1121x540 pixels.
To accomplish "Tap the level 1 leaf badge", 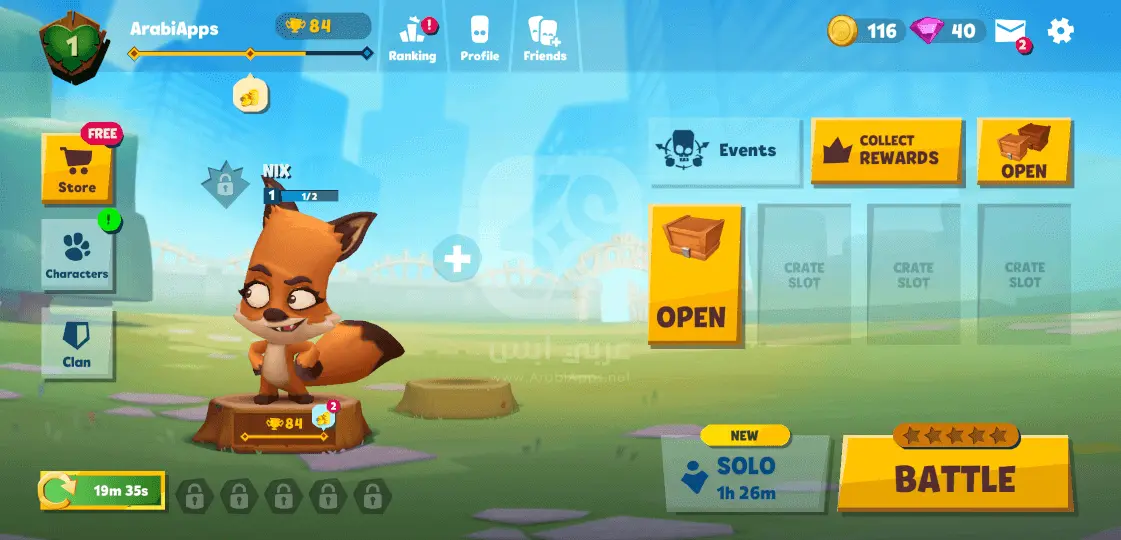I will point(71,44).
